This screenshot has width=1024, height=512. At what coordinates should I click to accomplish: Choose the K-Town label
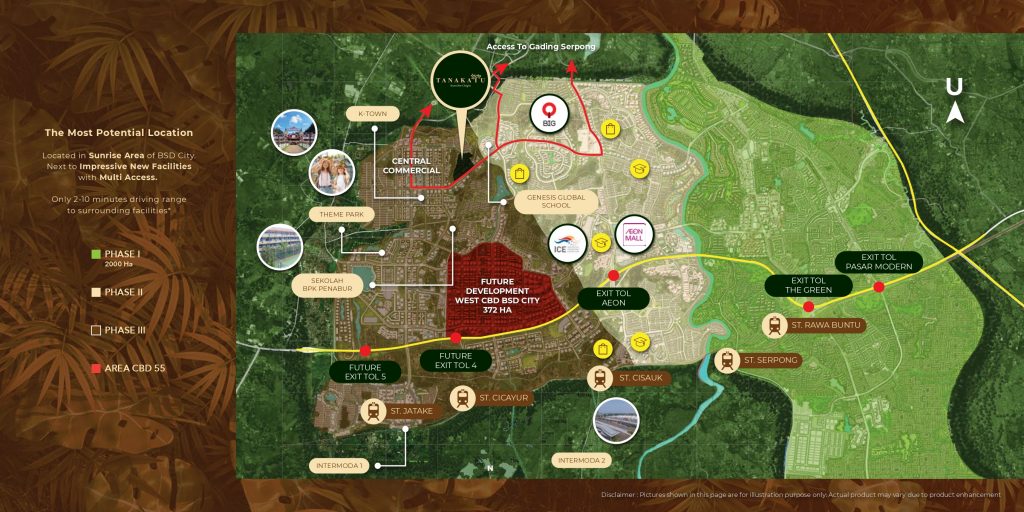point(371,115)
